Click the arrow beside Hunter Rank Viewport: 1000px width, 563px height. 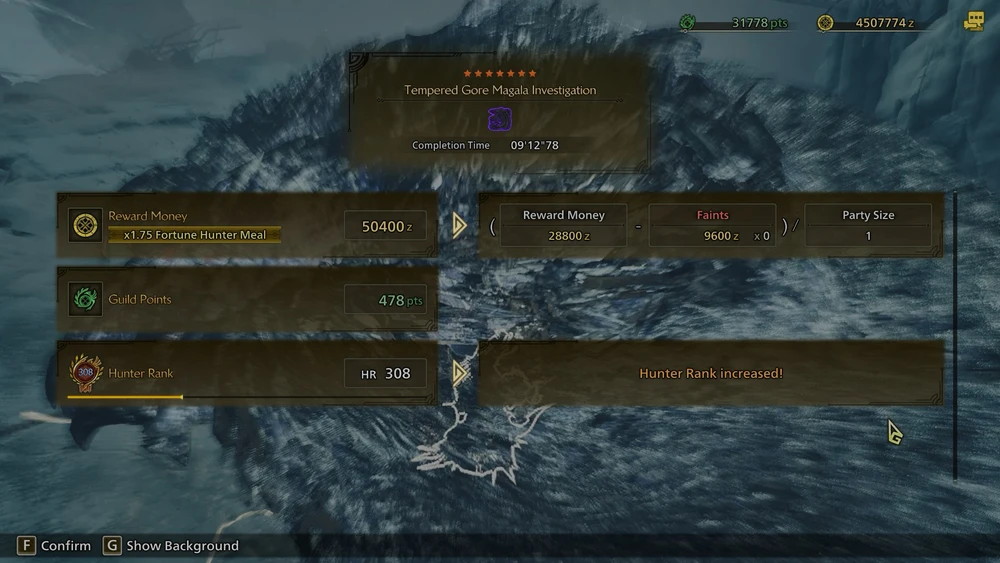pyautogui.click(x=459, y=373)
